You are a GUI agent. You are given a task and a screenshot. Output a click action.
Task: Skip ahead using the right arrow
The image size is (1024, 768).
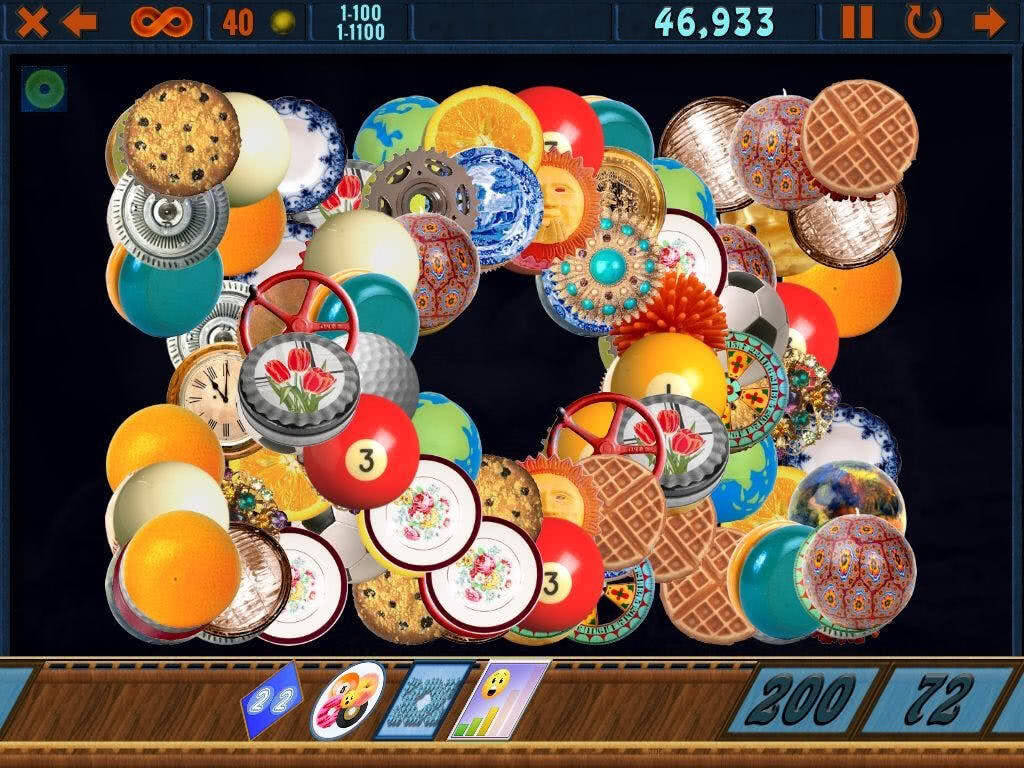(989, 21)
